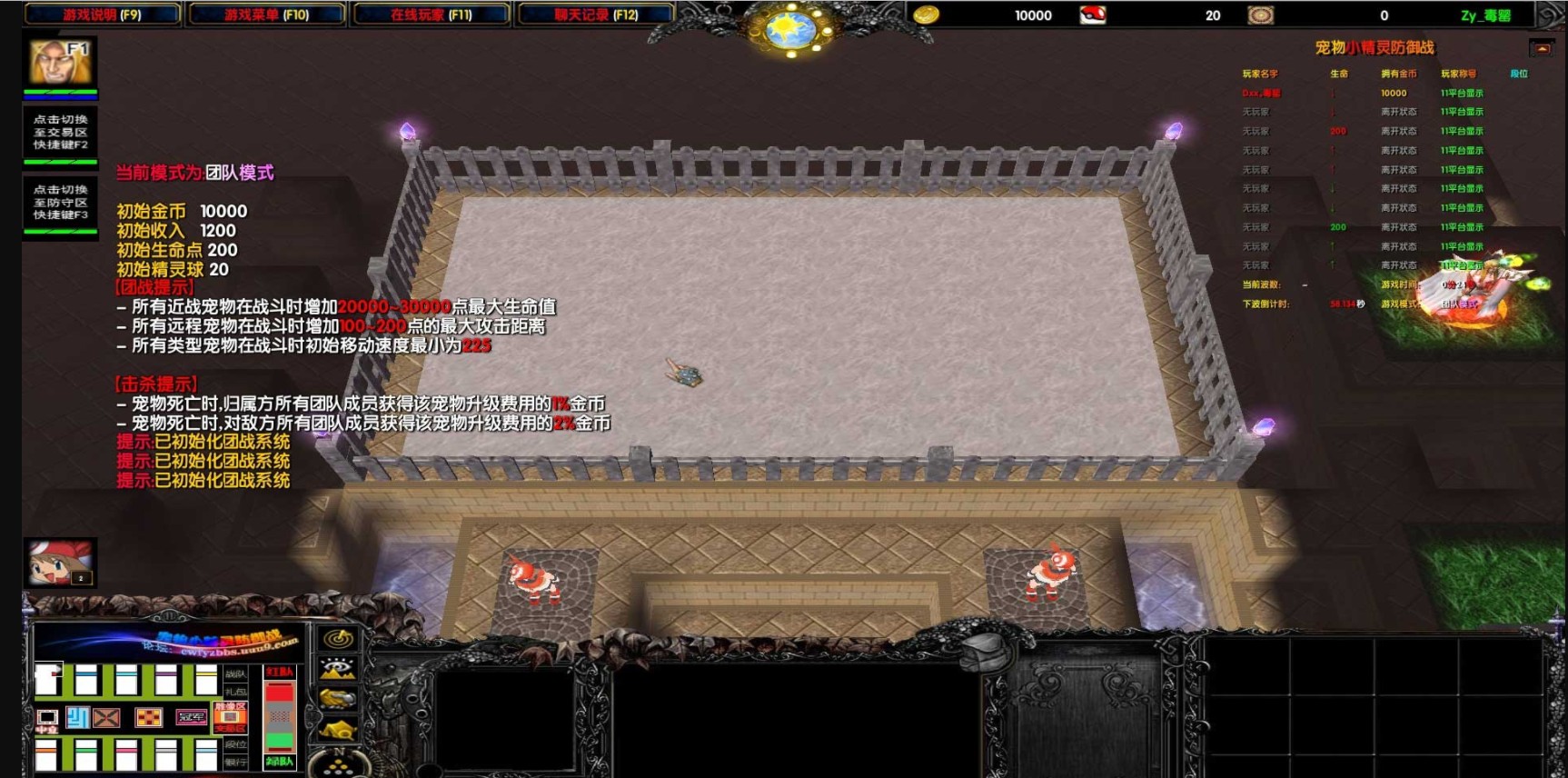The image size is (1568, 778).
Task: Switch to the defense zone (F3 button)
Action: pos(60,202)
